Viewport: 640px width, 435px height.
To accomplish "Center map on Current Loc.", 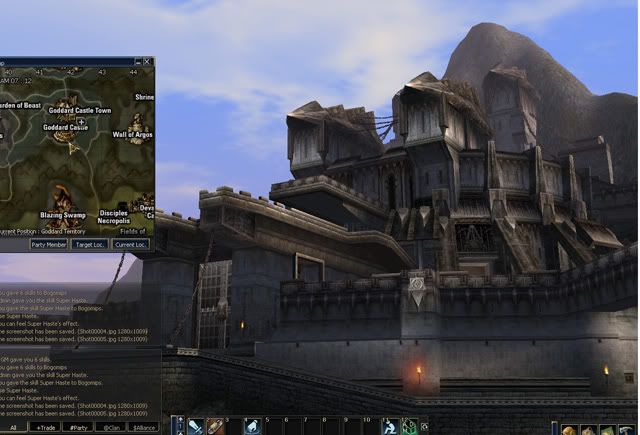I will (131, 244).
